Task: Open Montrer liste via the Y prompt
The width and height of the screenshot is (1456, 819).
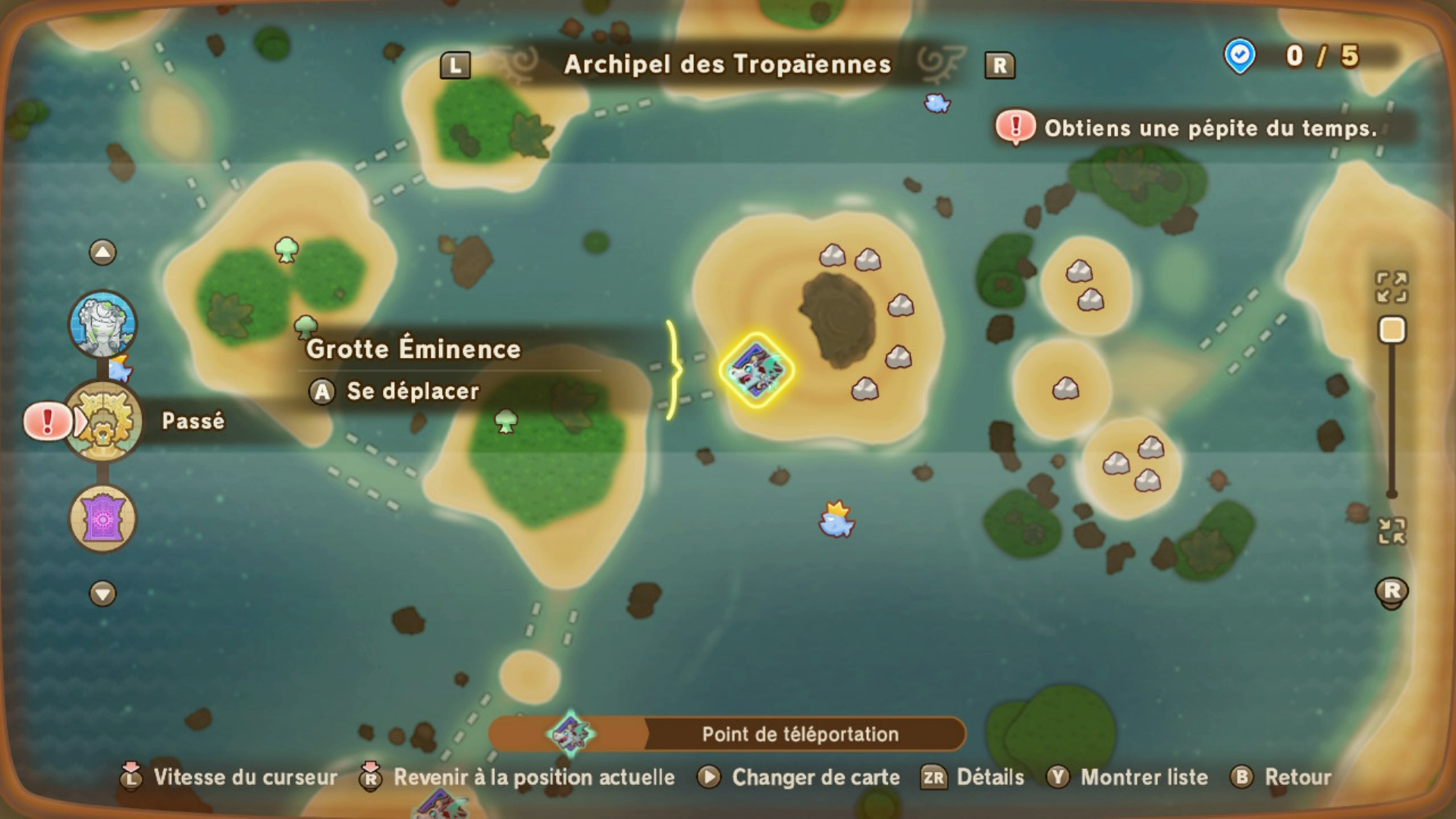Action: (1147, 777)
